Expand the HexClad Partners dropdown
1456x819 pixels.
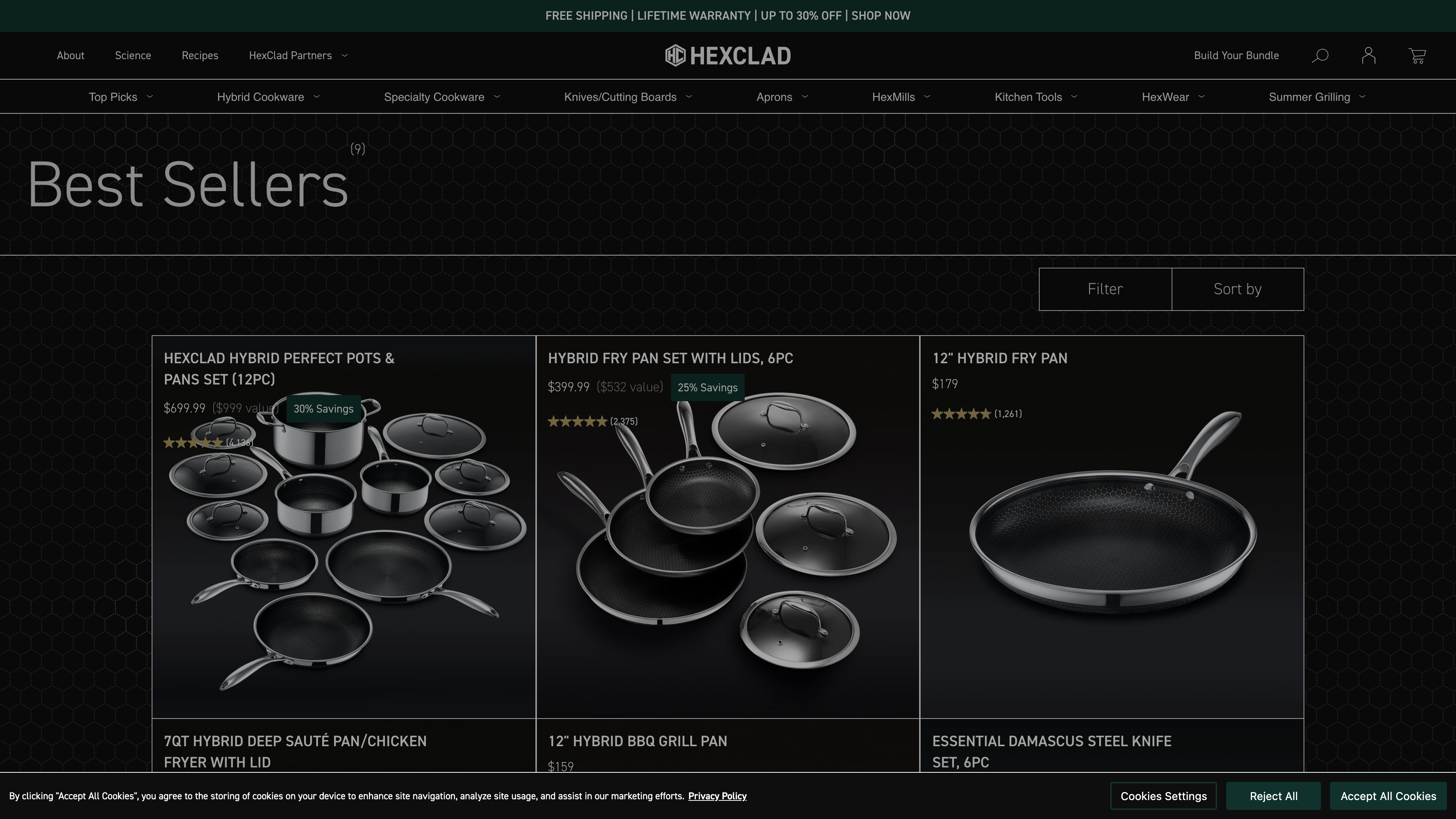(x=298, y=55)
